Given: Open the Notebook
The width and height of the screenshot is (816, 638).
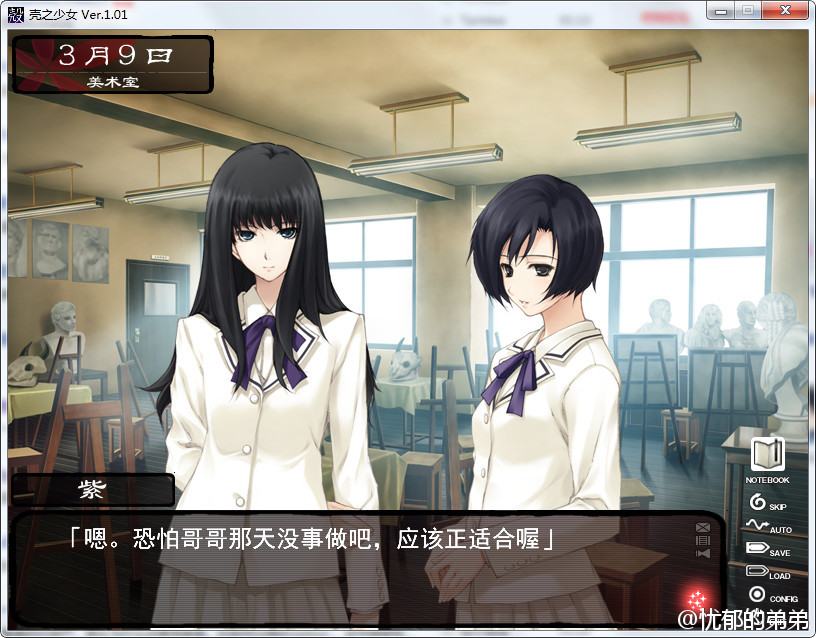Looking at the screenshot, I should pyautogui.click(x=766, y=456).
